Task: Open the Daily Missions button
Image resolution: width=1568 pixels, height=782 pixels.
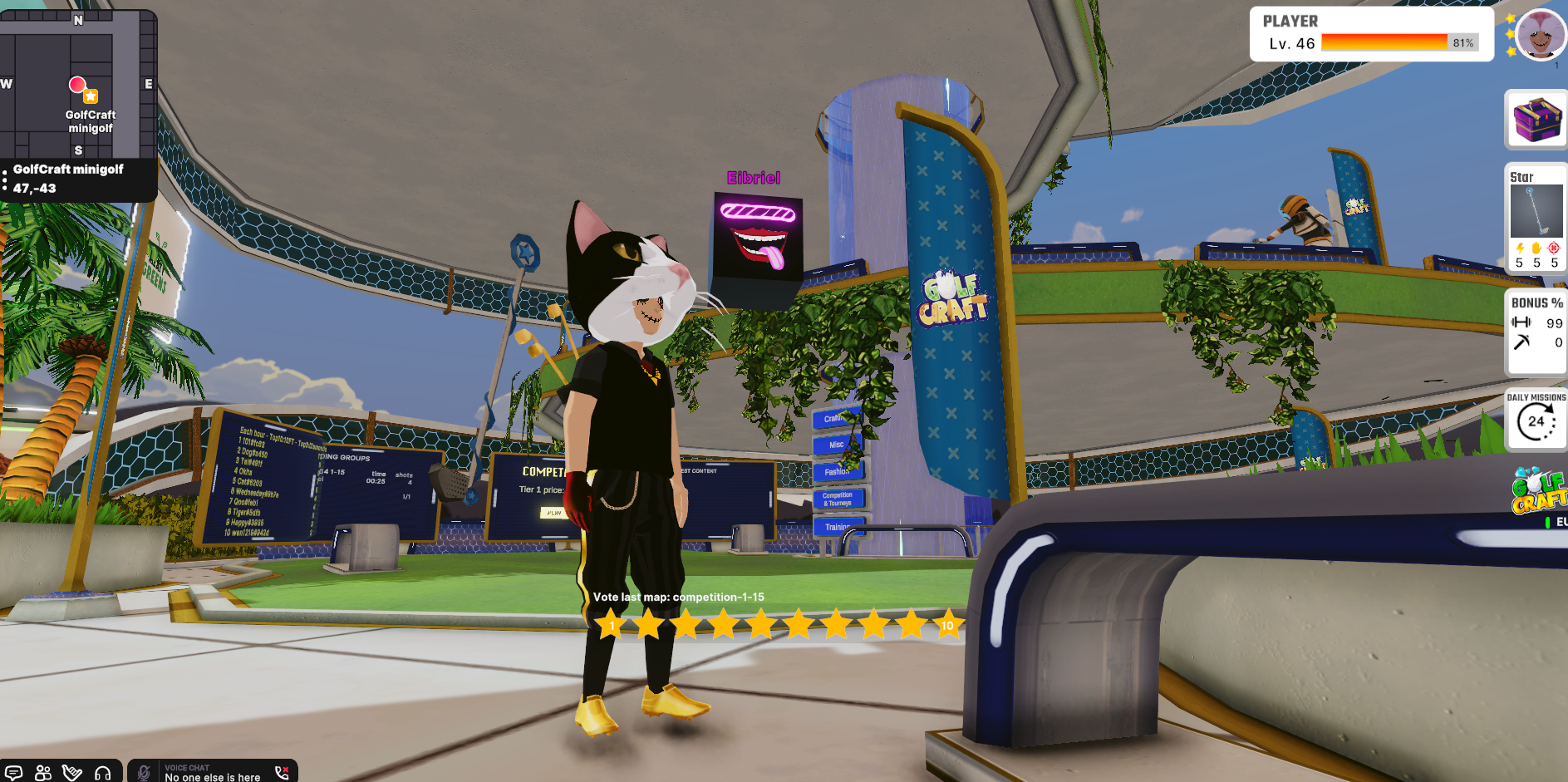Action: point(1536,420)
